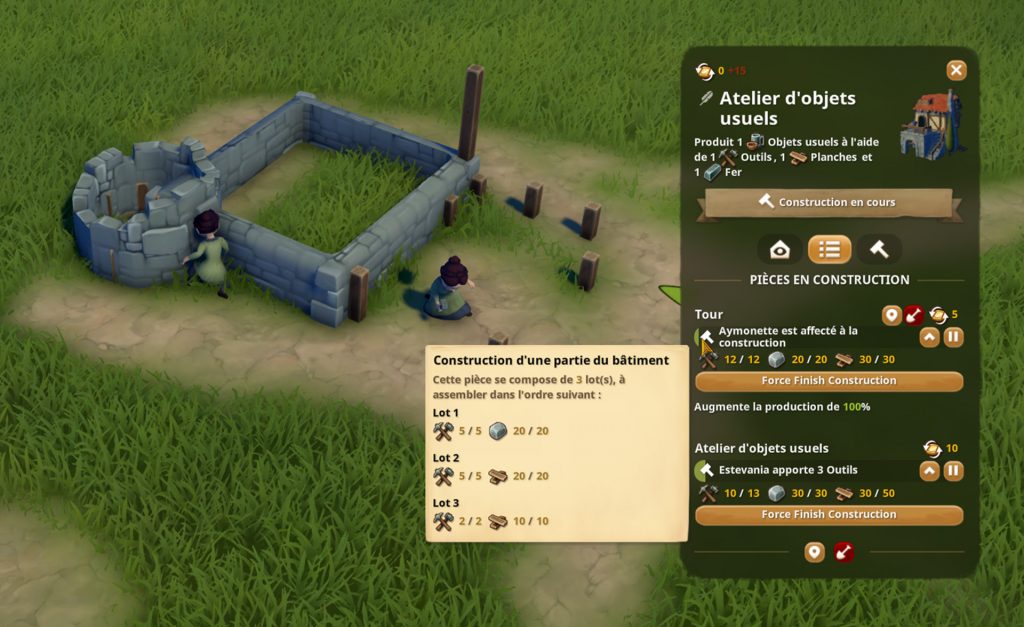Open the hammer construction tab
Viewport: 1024px width, 627px height.
[x=879, y=249]
